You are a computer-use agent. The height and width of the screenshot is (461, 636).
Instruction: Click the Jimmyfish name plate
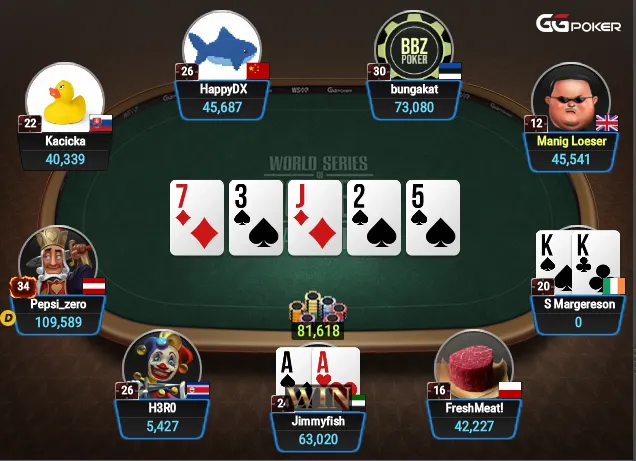tap(320, 430)
